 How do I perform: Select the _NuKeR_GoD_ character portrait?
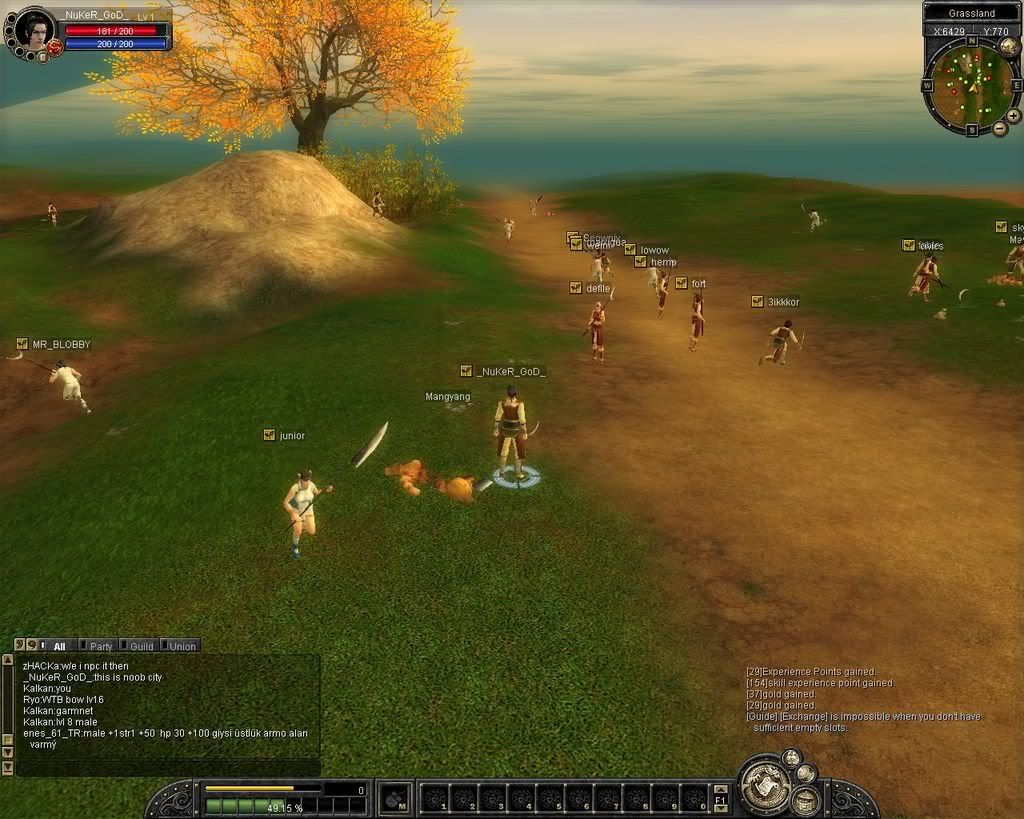coord(33,30)
